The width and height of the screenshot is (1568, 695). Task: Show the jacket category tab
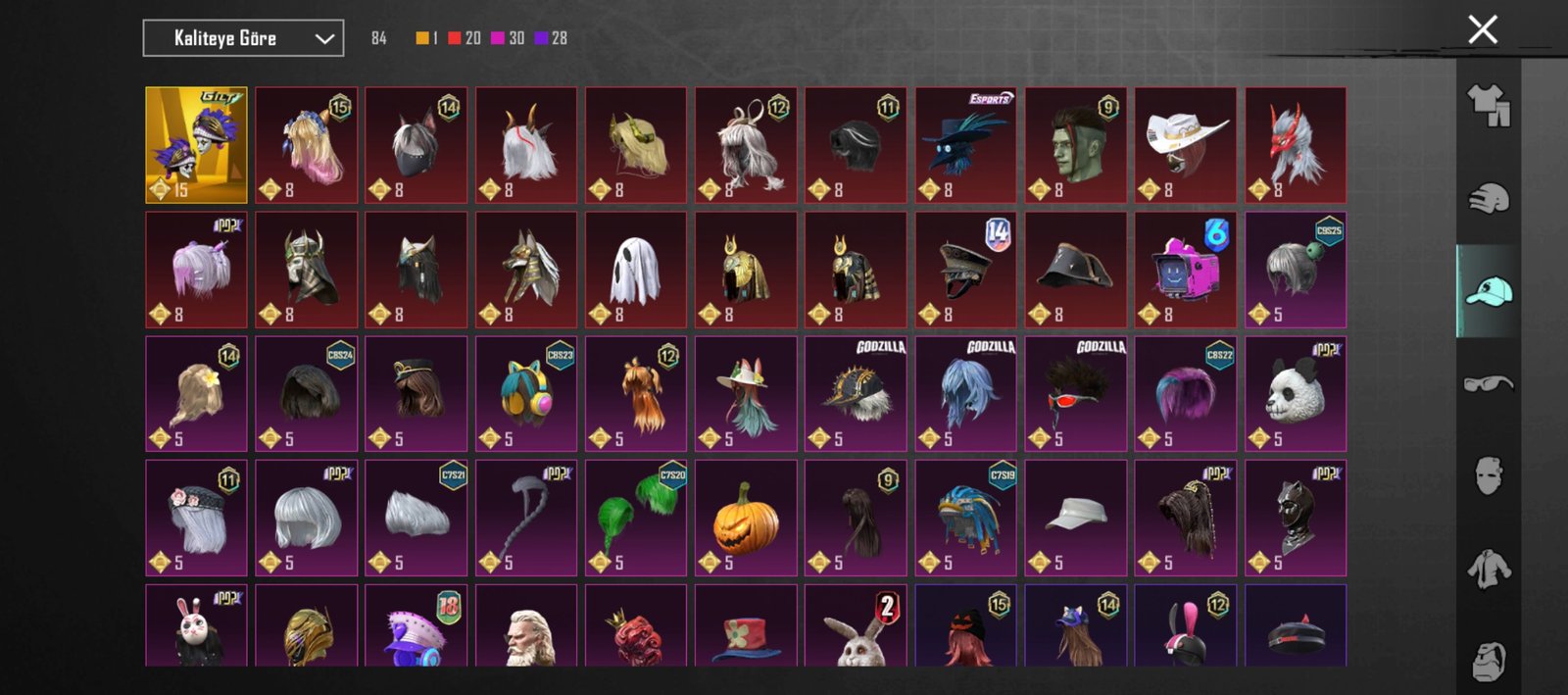pos(1488,569)
